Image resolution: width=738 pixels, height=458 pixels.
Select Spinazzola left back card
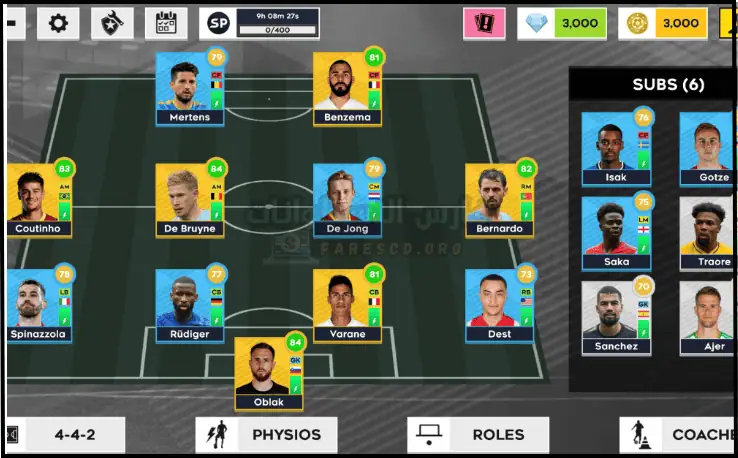[39, 305]
